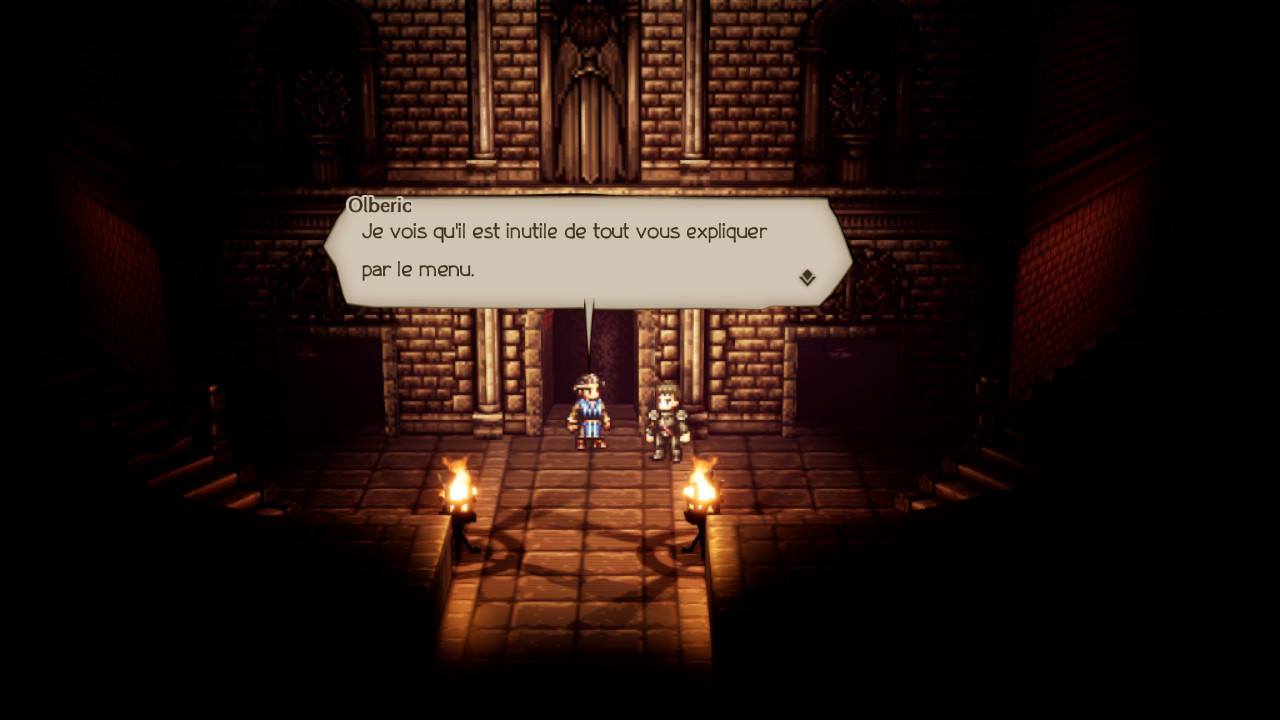Viewport: 1280px width, 720px height.
Task: Click the phrase 'tout vous expliquer'
Action: 680,231
